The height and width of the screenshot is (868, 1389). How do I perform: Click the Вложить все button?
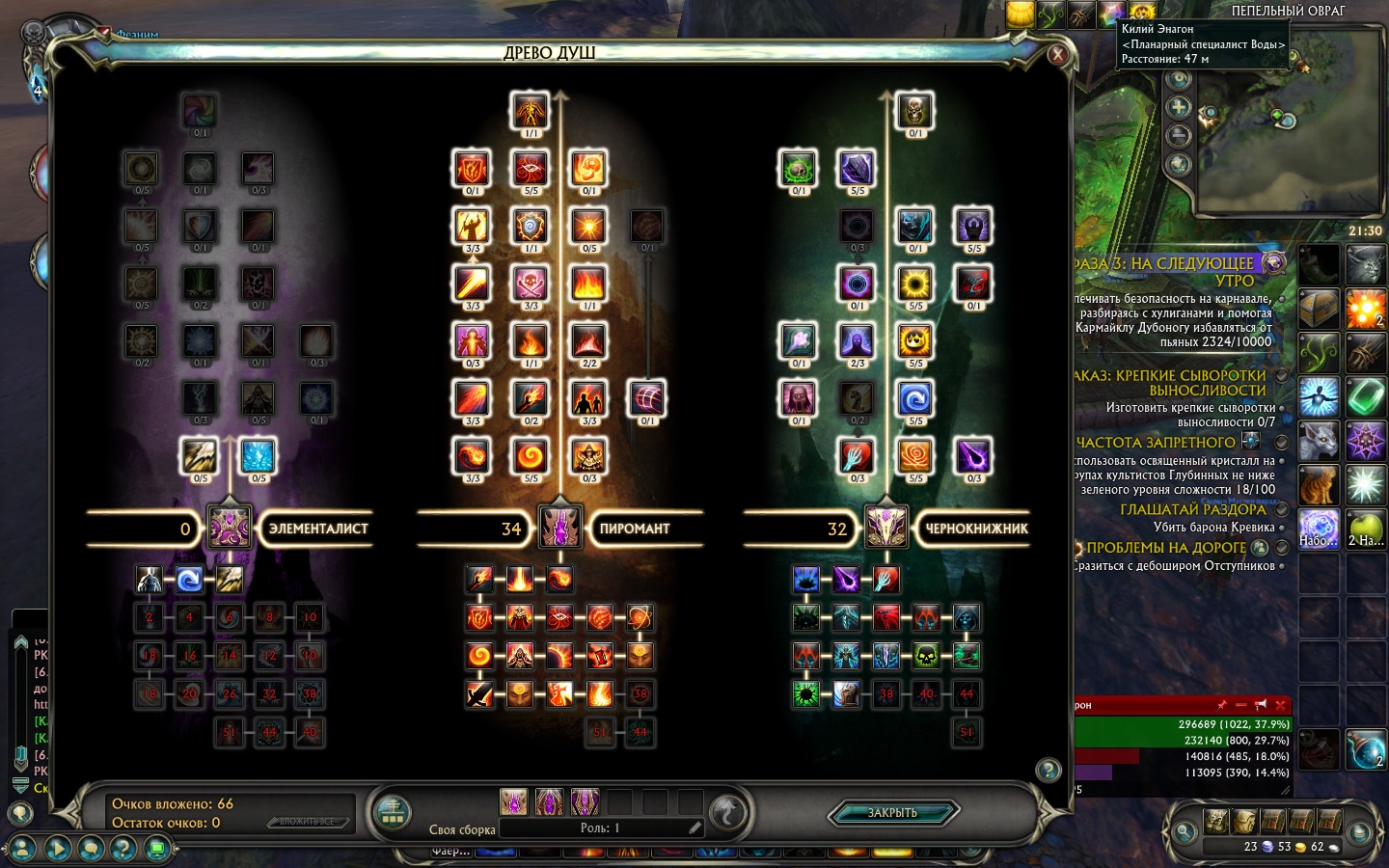click(307, 822)
